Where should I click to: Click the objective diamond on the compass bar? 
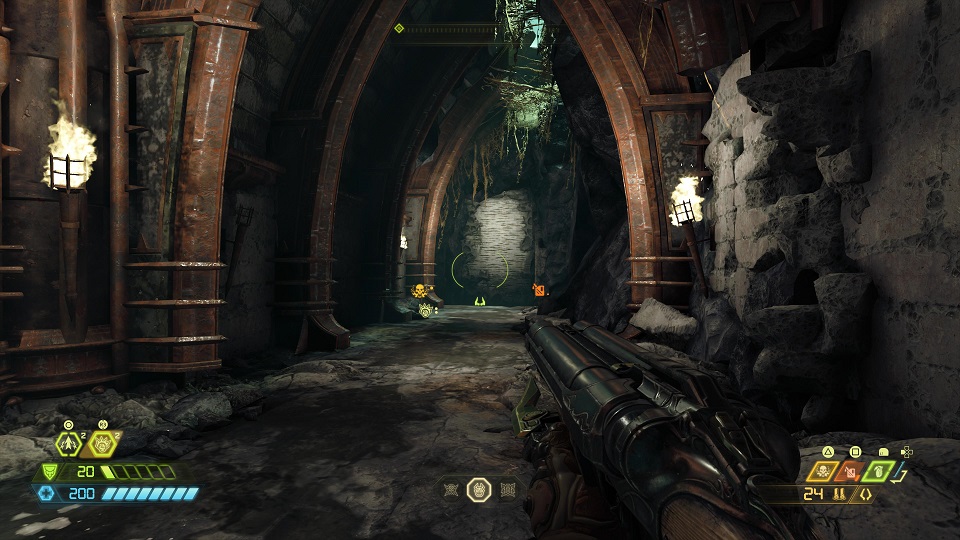(399, 28)
